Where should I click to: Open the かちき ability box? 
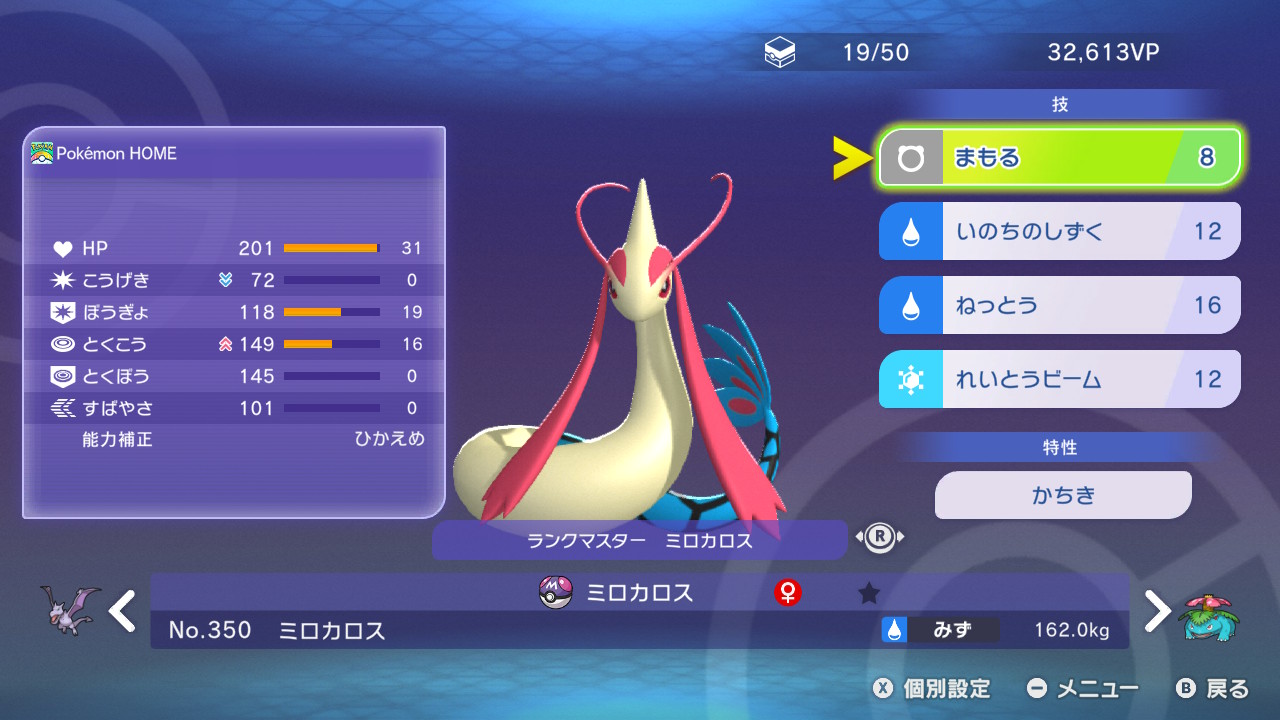tap(1063, 495)
